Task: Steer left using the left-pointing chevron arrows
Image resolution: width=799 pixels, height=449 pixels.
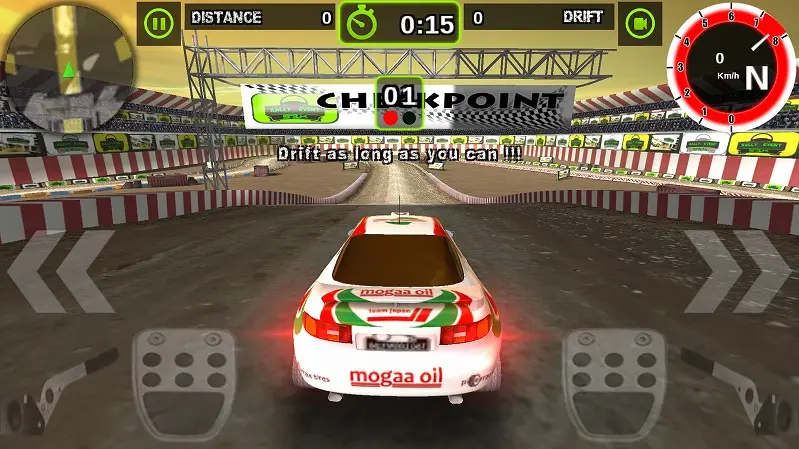Action: point(61,272)
